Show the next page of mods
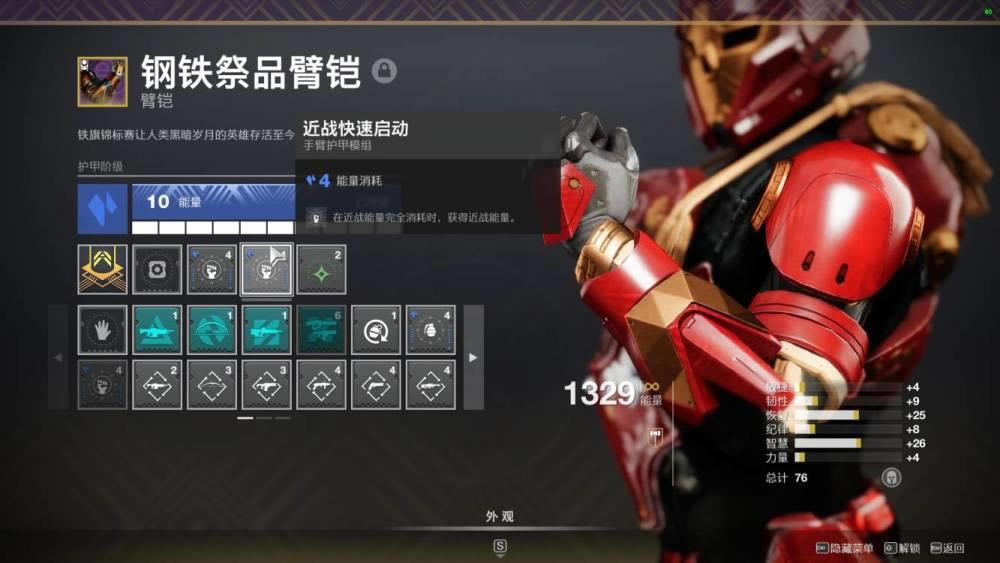 (x=473, y=357)
